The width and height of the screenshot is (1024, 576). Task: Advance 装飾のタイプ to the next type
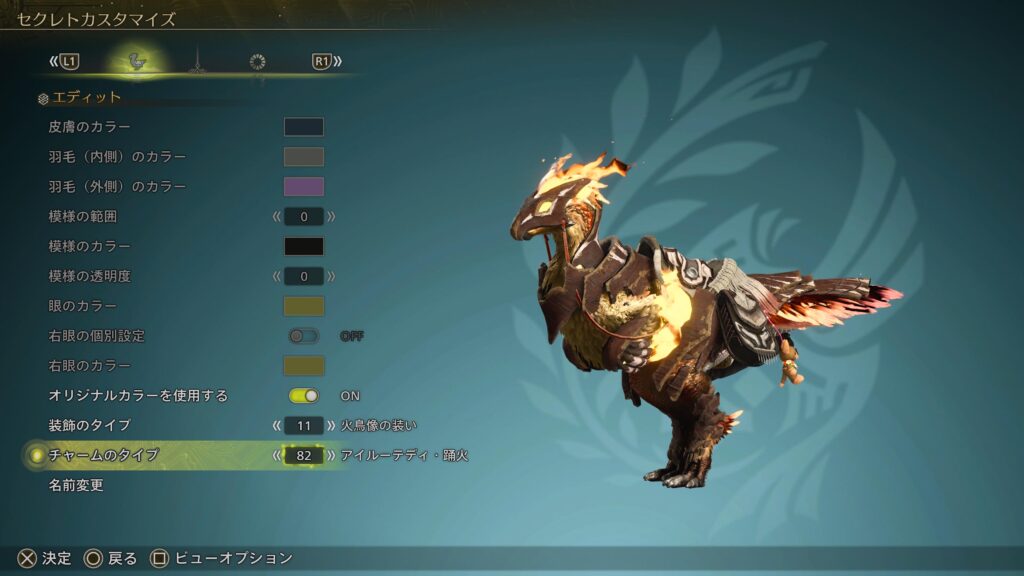tap(331, 426)
